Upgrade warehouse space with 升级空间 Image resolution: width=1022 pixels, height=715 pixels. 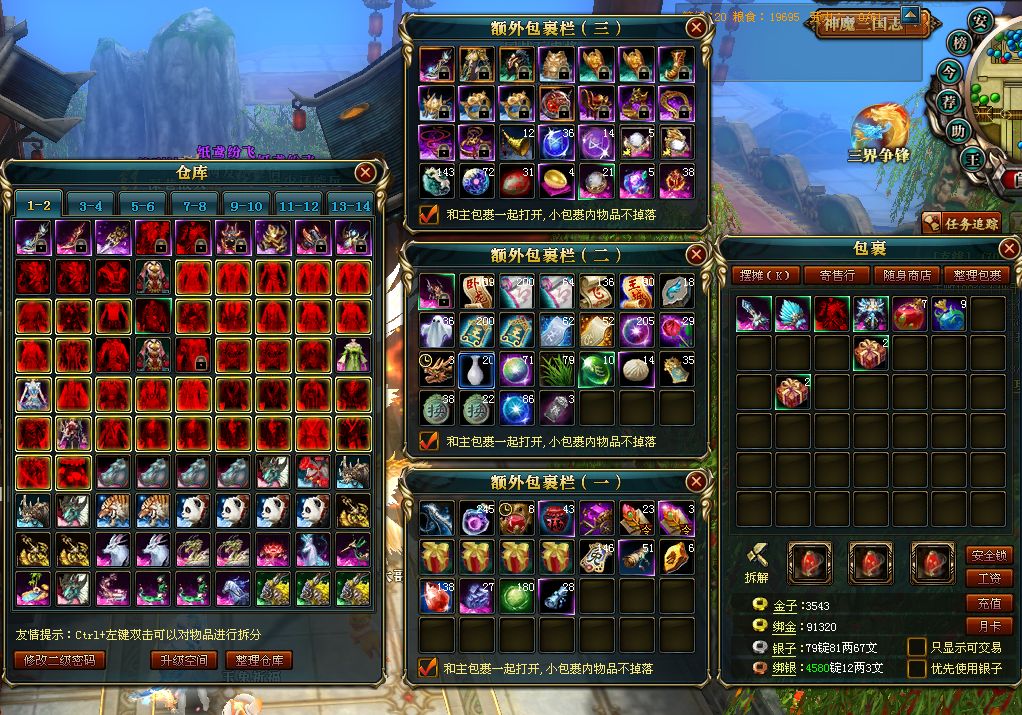pos(184,660)
